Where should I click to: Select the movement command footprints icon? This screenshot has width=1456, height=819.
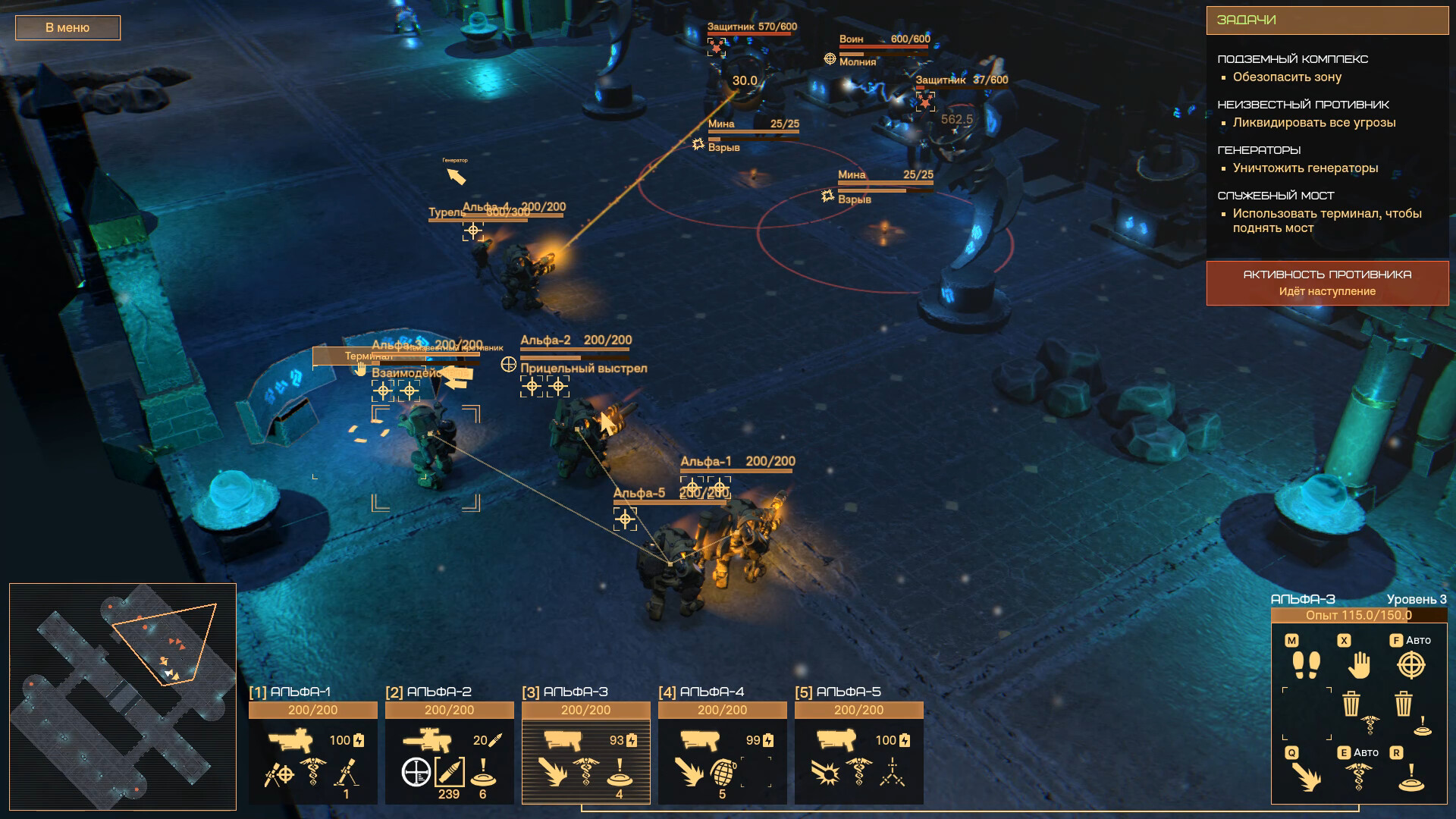1305,664
